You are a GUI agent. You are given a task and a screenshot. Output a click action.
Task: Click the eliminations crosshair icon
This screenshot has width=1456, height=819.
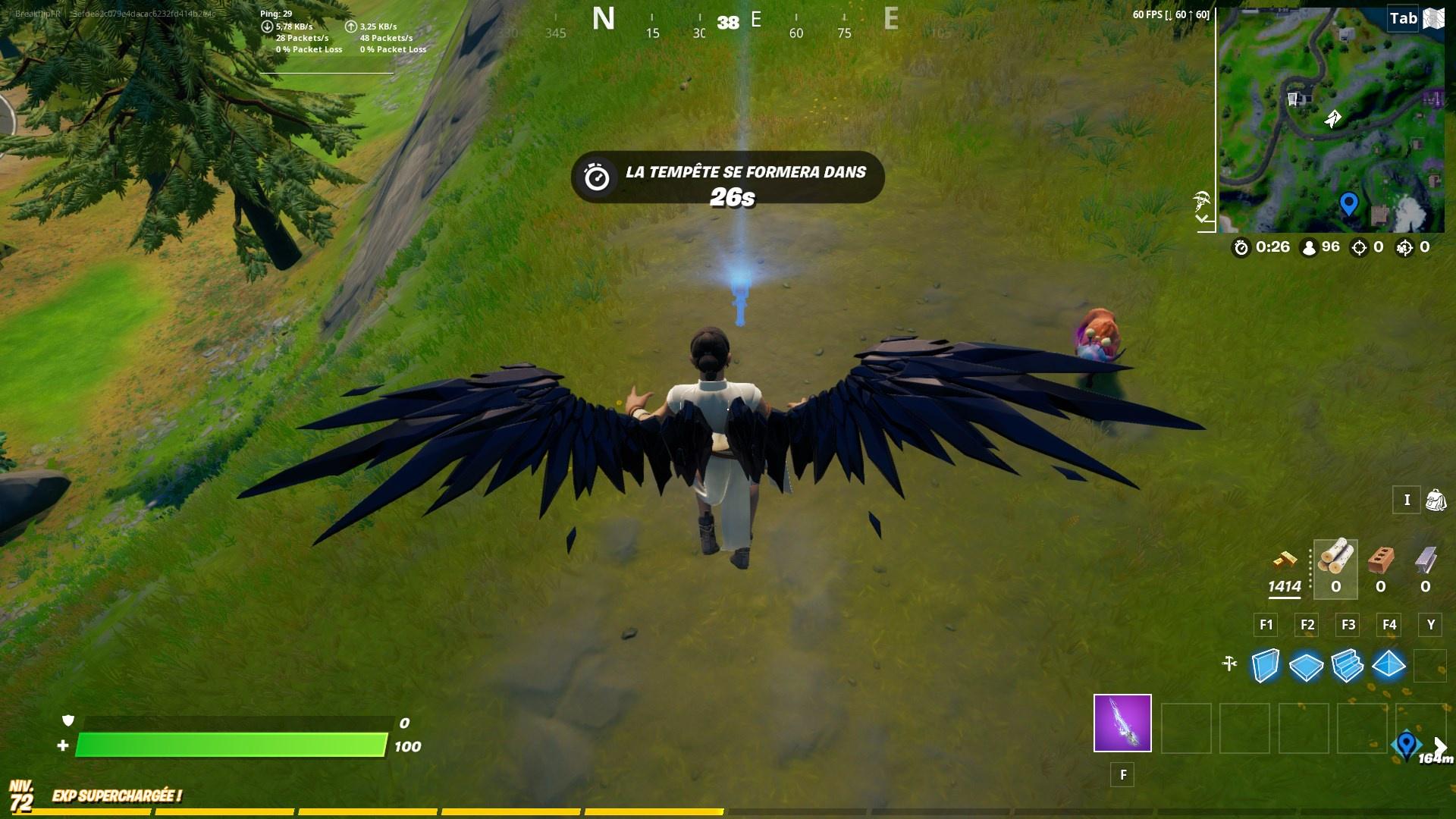click(1358, 246)
